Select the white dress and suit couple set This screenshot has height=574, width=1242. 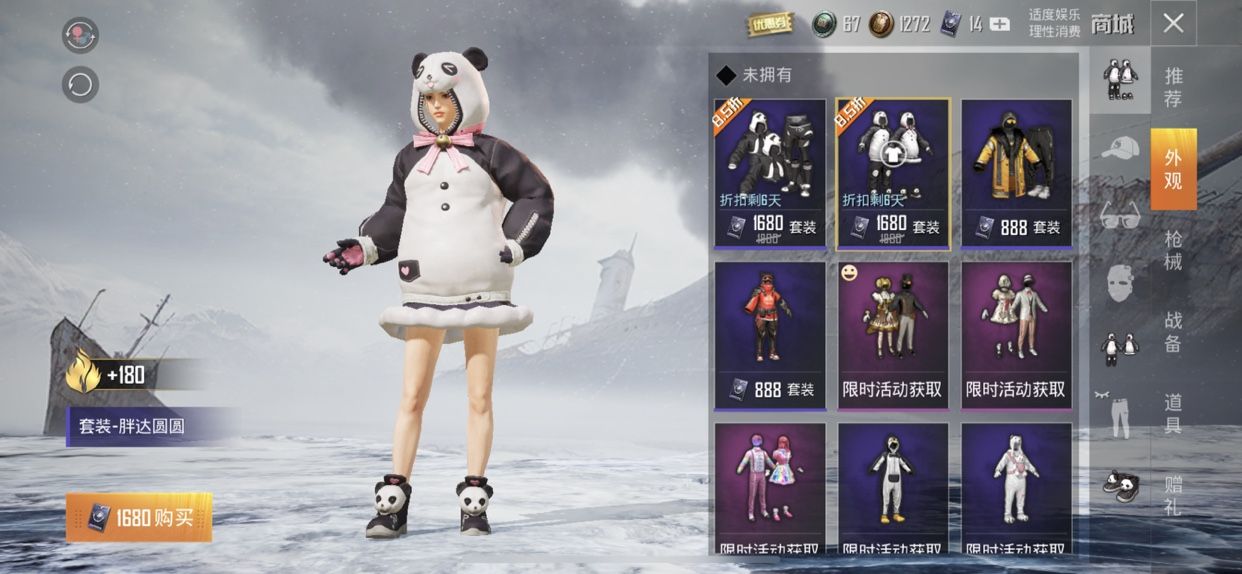pyautogui.click(x=1016, y=335)
